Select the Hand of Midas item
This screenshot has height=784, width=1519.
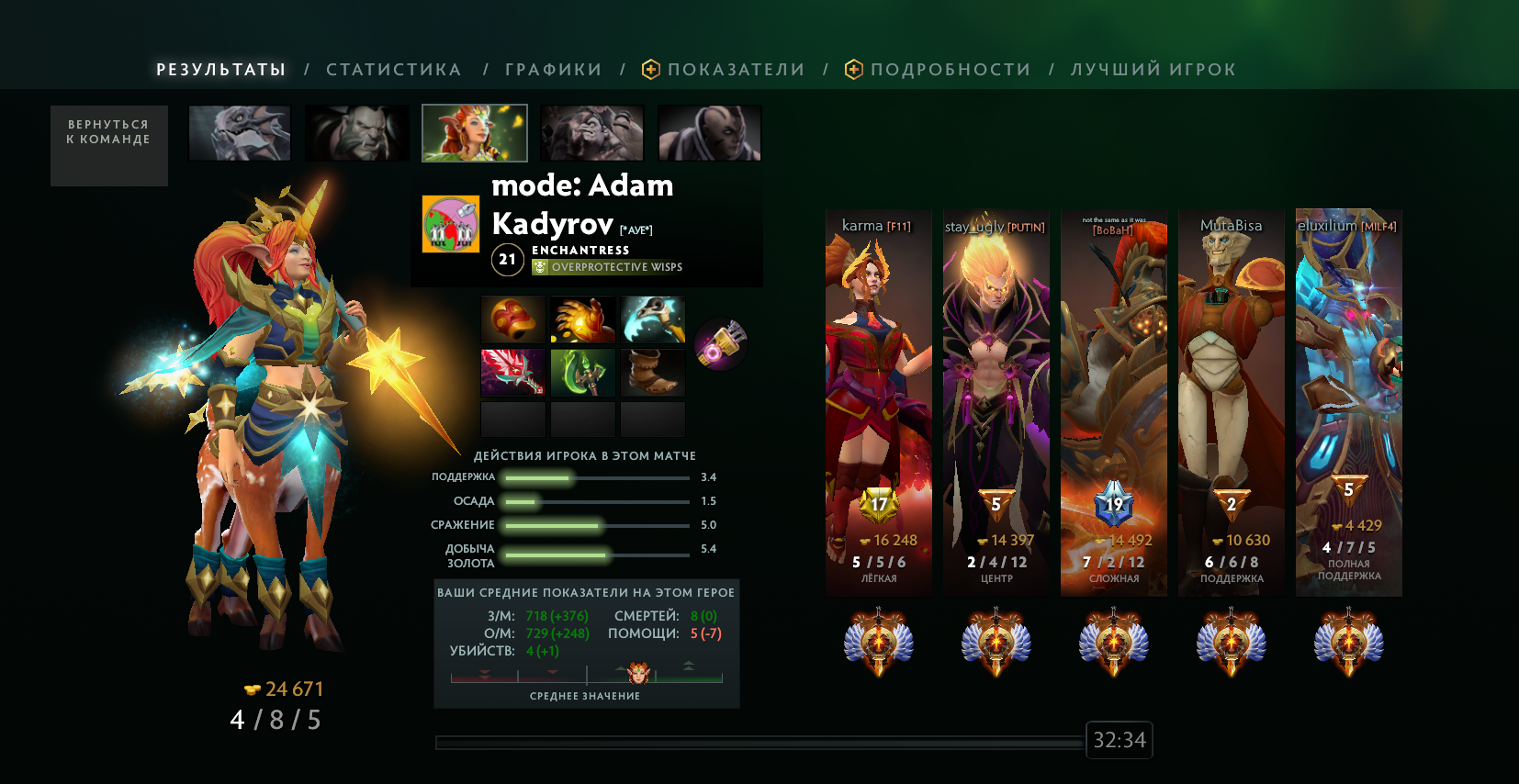pos(583,319)
